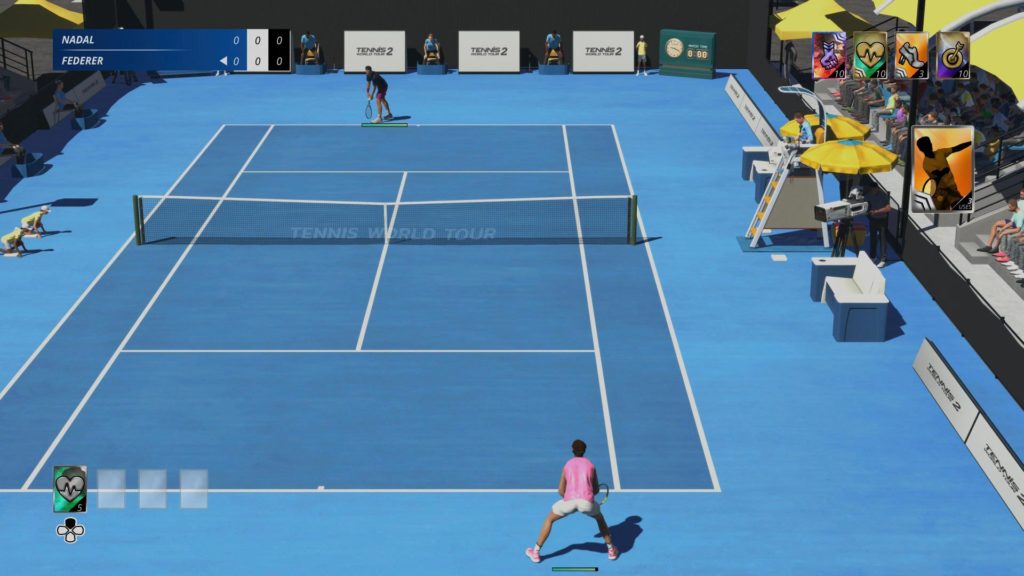This screenshot has width=1024, height=576.
Task: Select the red fist power card
Action: 829,55
